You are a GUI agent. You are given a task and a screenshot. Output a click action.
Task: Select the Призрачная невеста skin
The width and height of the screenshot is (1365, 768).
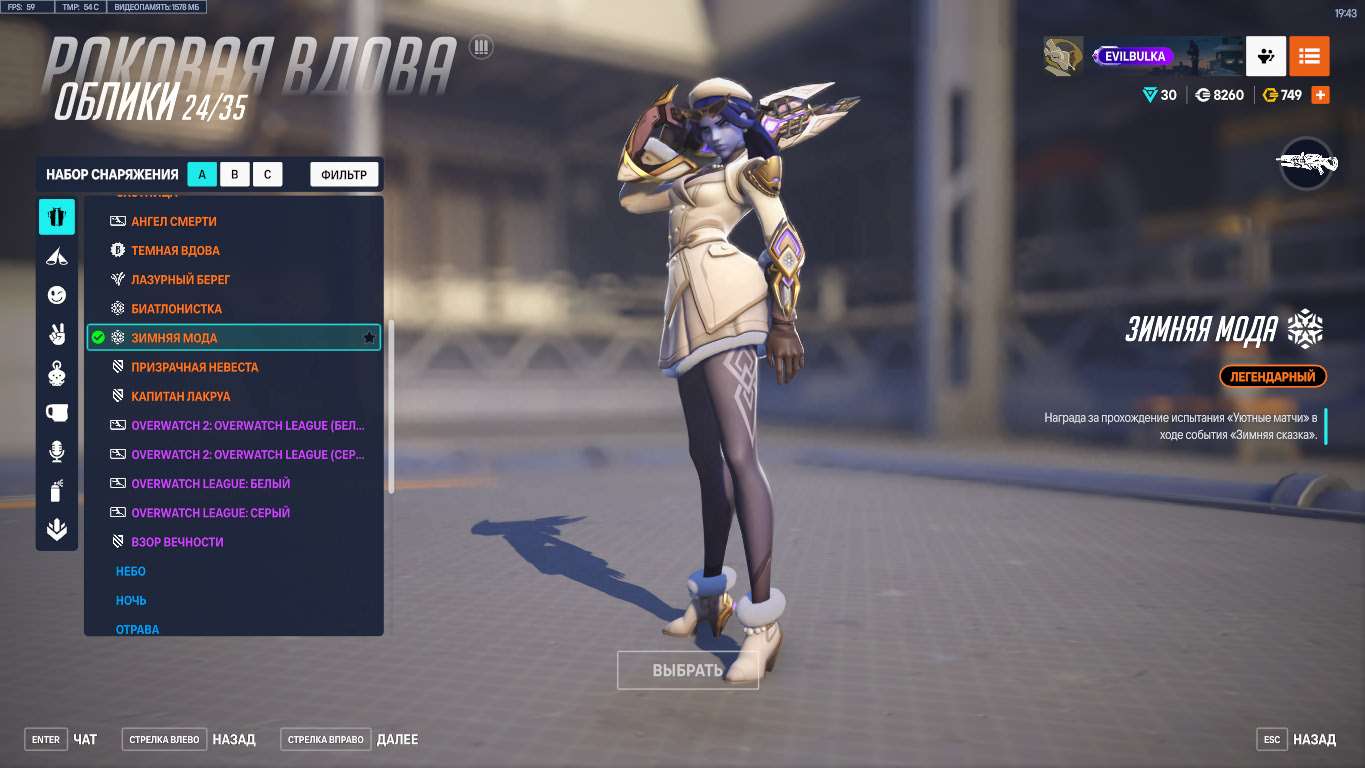coord(195,367)
